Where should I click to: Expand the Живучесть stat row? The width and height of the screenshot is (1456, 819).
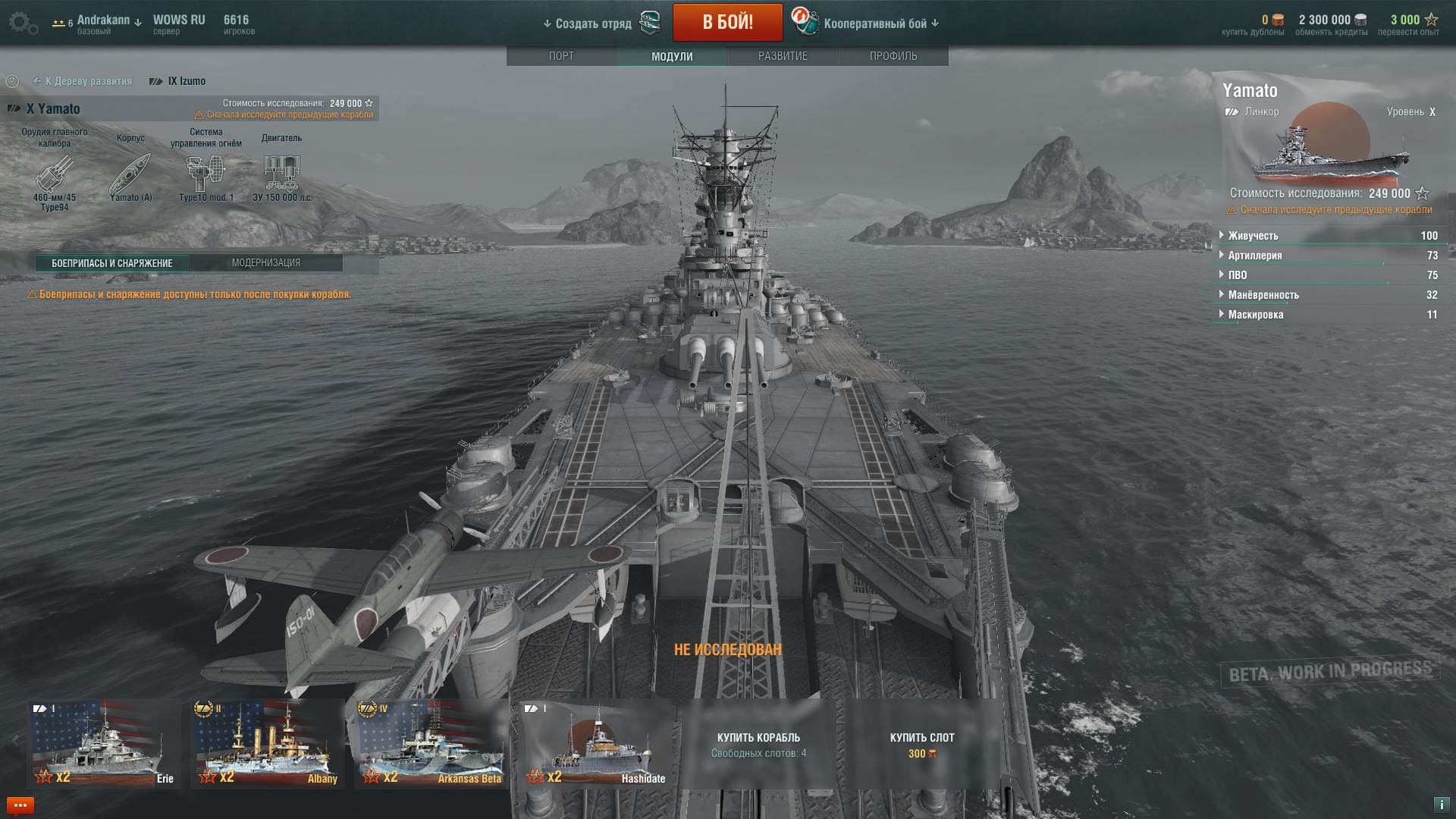1252,236
